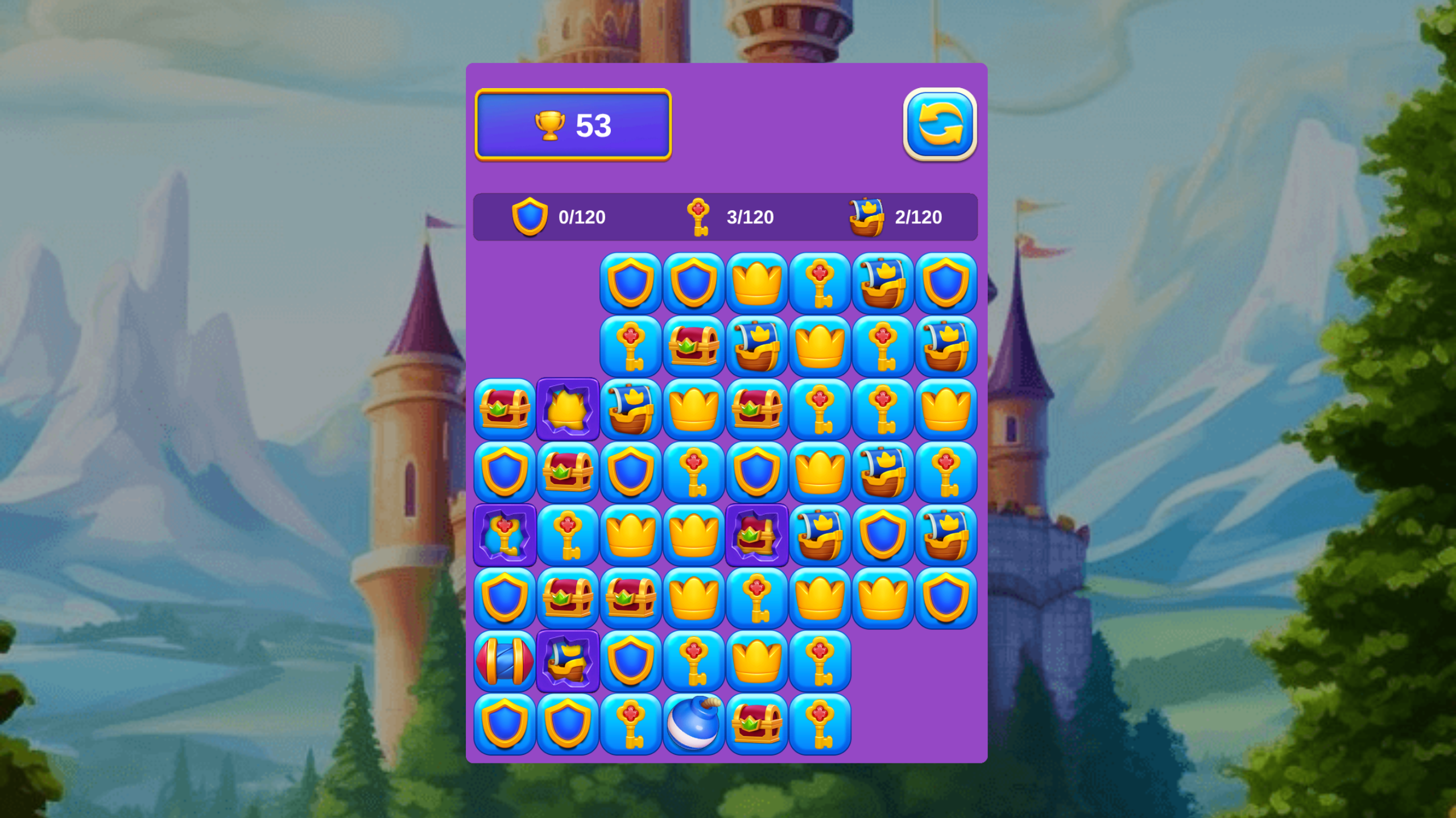The width and height of the screenshot is (1456, 818).
Task: Click the trophy icon in the score box
Action: (x=550, y=126)
